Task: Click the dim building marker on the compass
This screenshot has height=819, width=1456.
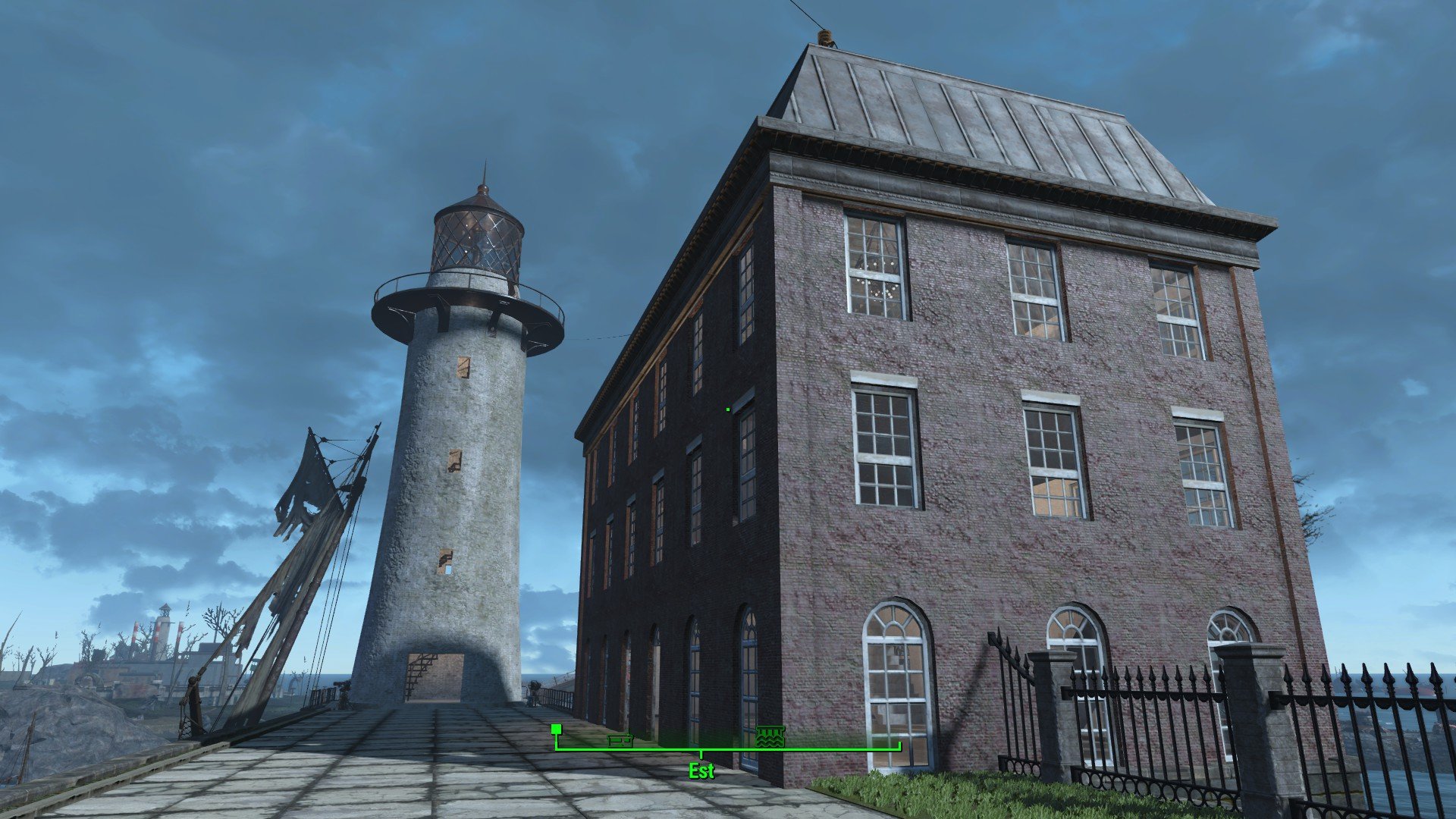Action: click(x=620, y=740)
